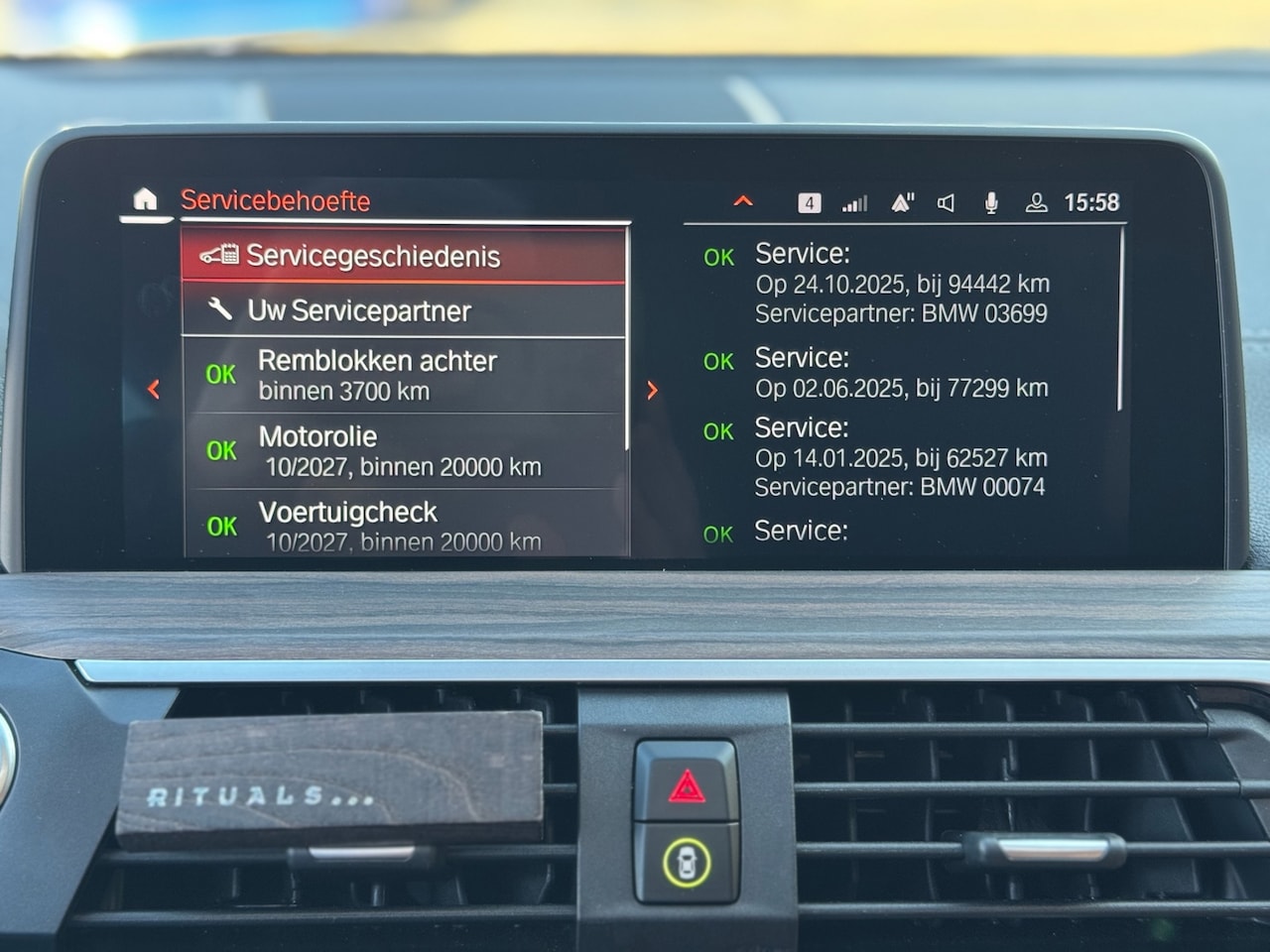Screen dimensions: 1270x952
Task: Select Uw Servicepartner entry
Action: click(403, 311)
